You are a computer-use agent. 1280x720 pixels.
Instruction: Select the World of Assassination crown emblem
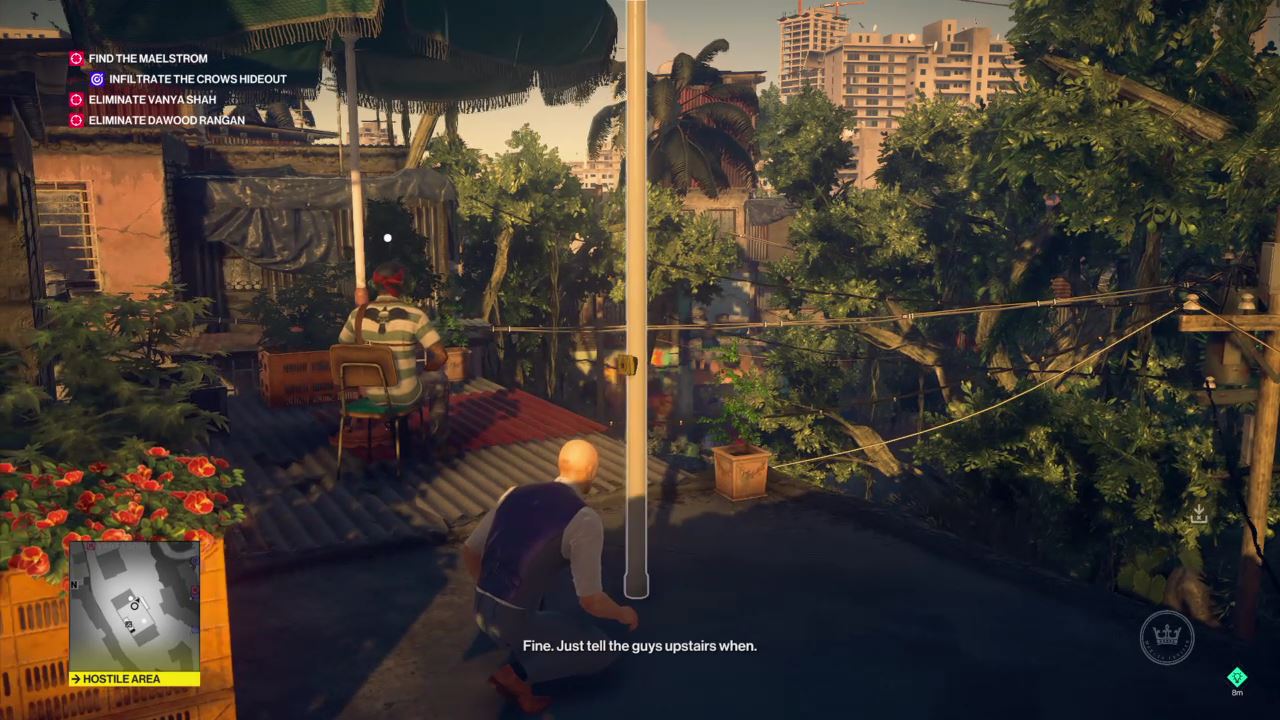click(1167, 637)
